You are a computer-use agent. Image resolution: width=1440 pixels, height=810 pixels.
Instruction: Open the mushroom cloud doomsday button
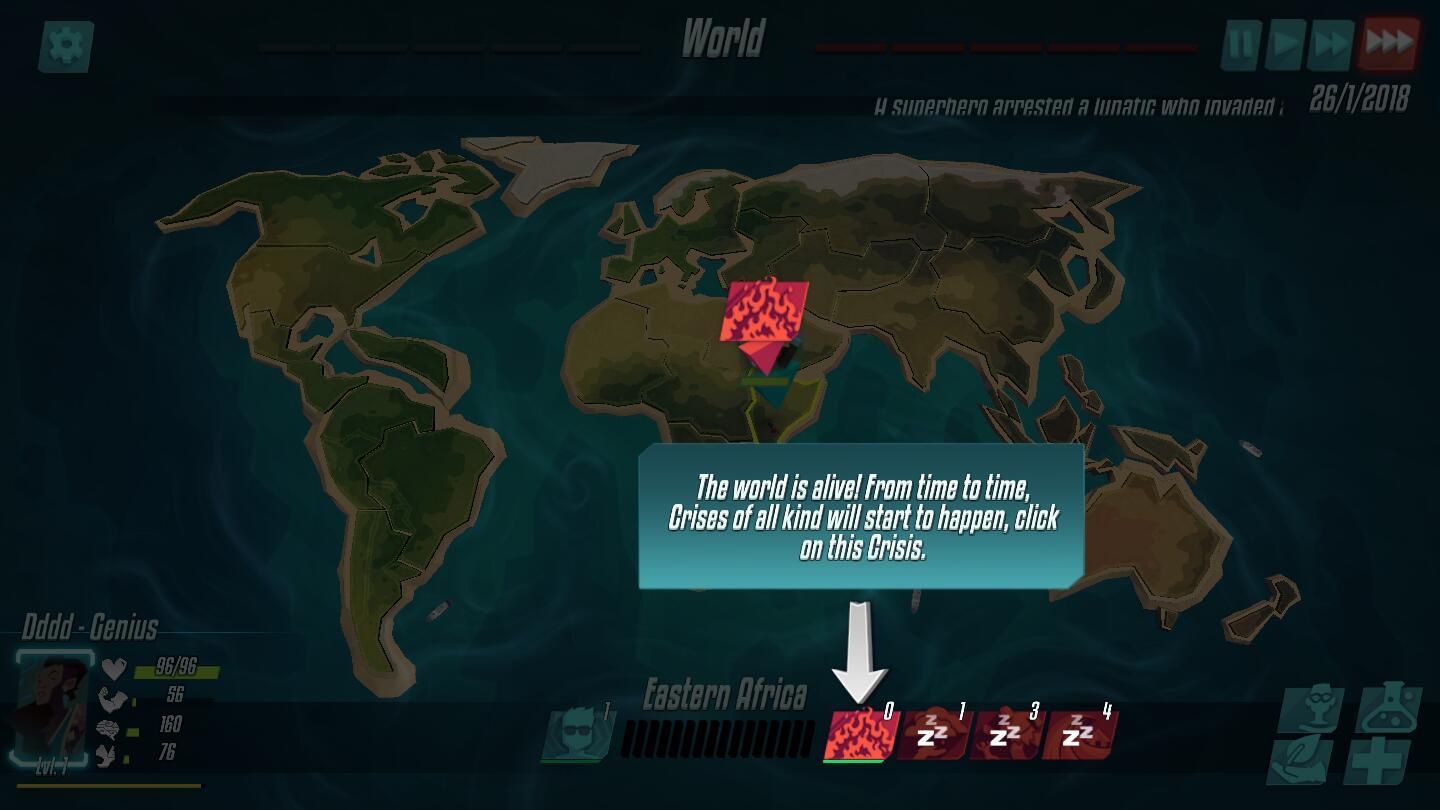pos(1312,709)
